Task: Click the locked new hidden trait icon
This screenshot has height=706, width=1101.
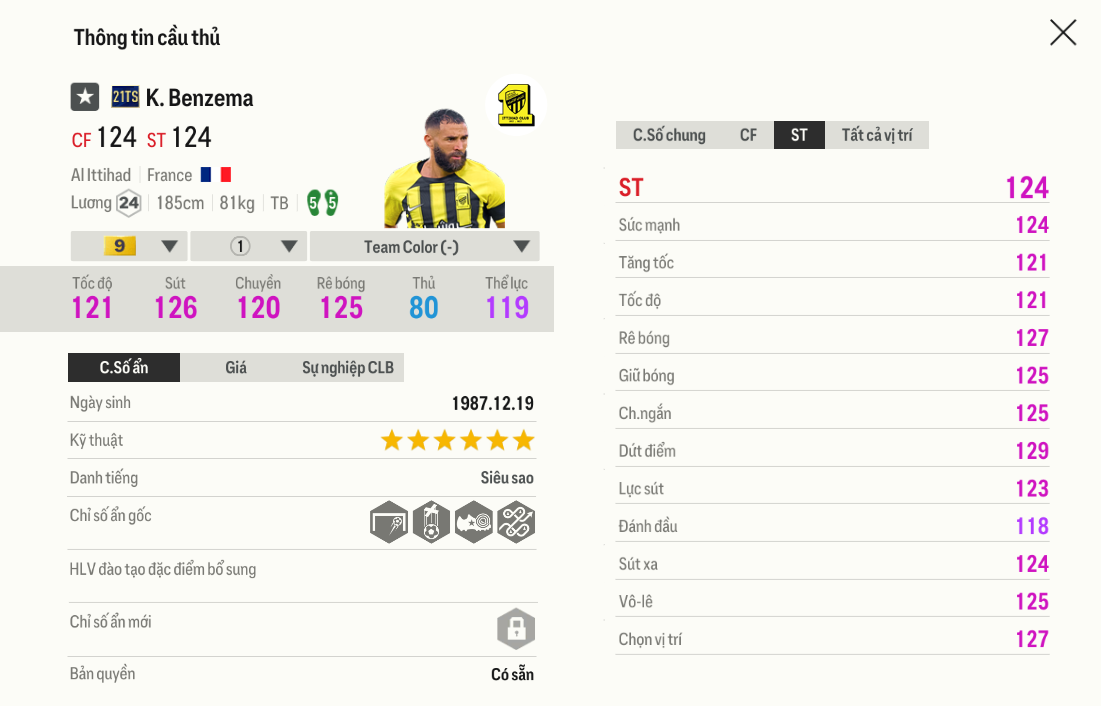Action: click(x=516, y=629)
